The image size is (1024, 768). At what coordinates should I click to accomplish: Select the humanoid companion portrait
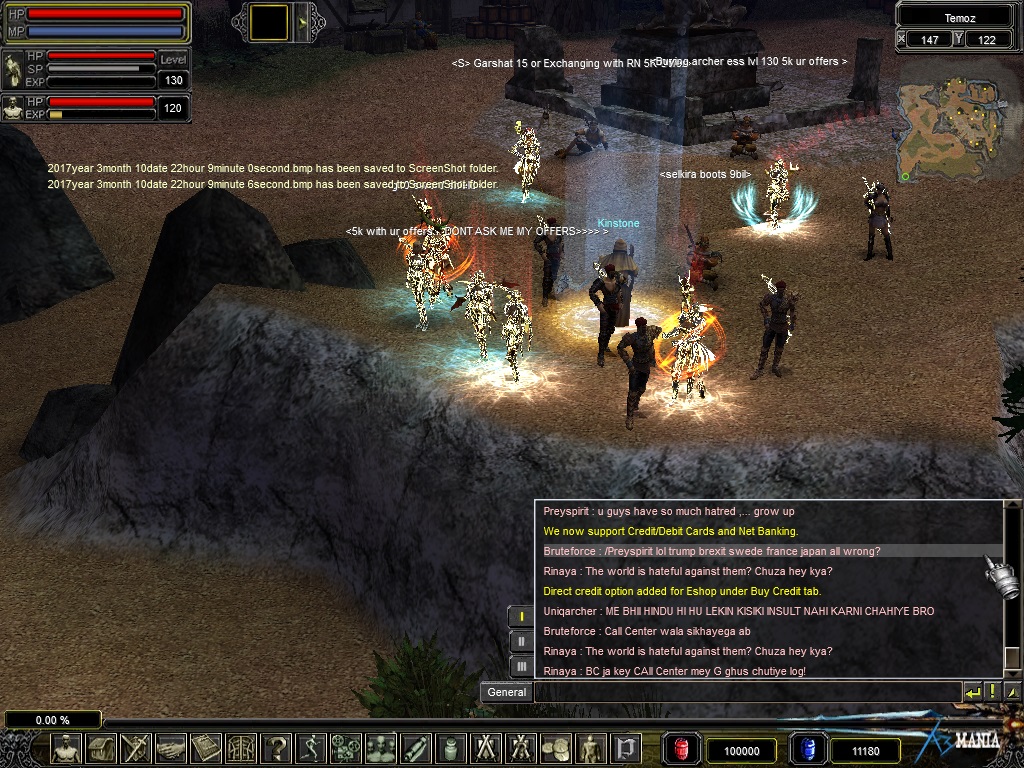13,108
